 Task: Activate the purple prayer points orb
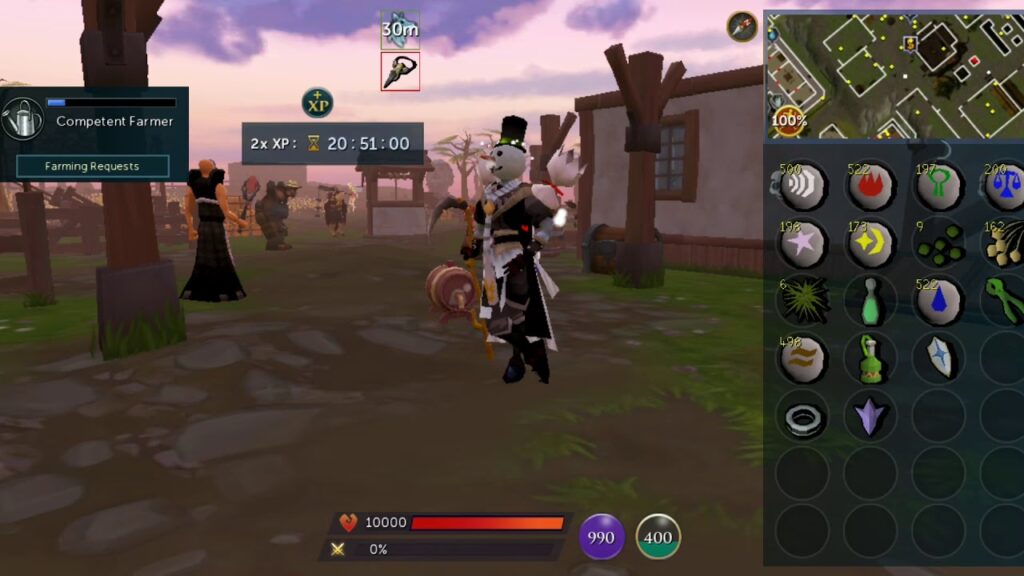(x=601, y=538)
